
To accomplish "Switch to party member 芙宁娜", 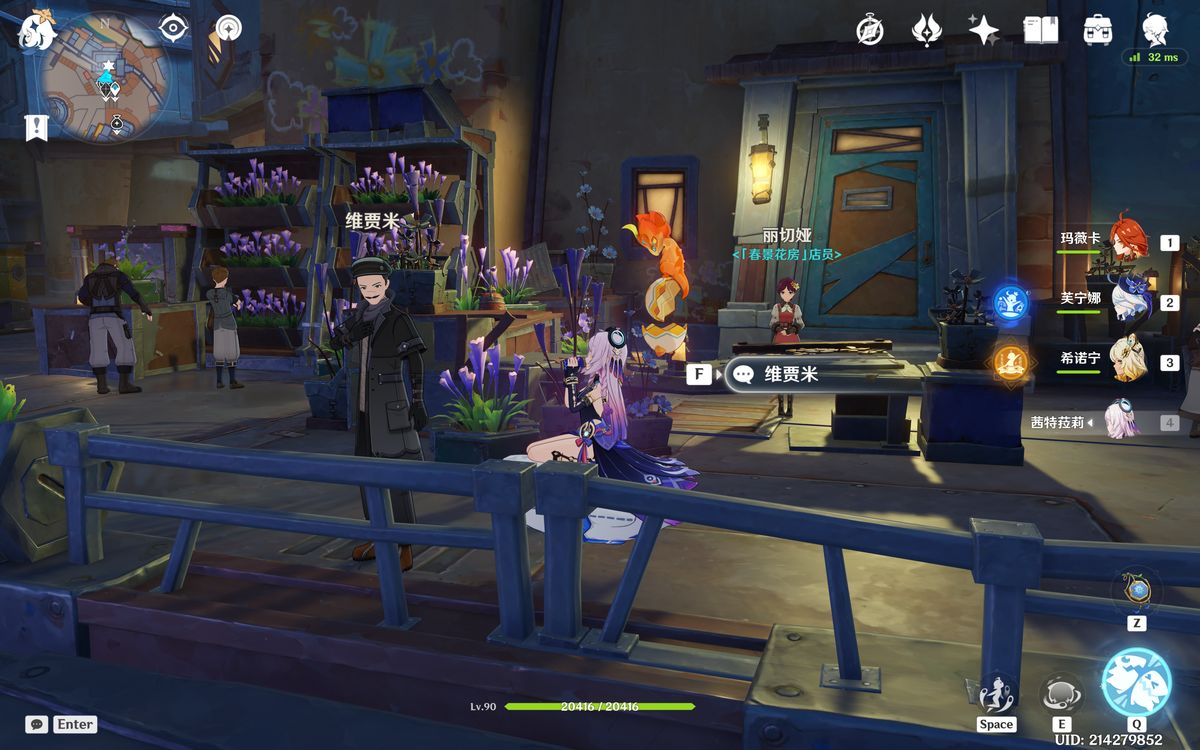I will click(1126, 300).
